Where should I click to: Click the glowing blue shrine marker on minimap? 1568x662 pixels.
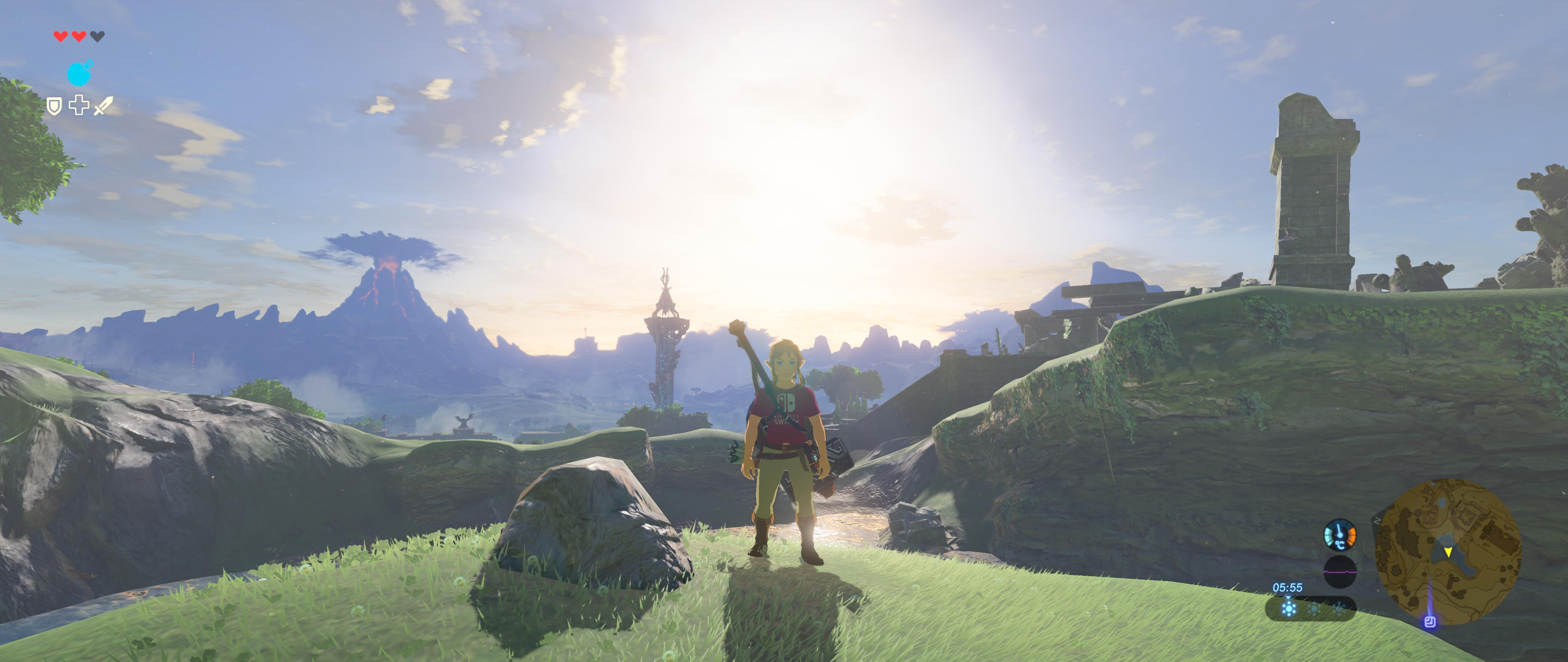click(1430, 621)
